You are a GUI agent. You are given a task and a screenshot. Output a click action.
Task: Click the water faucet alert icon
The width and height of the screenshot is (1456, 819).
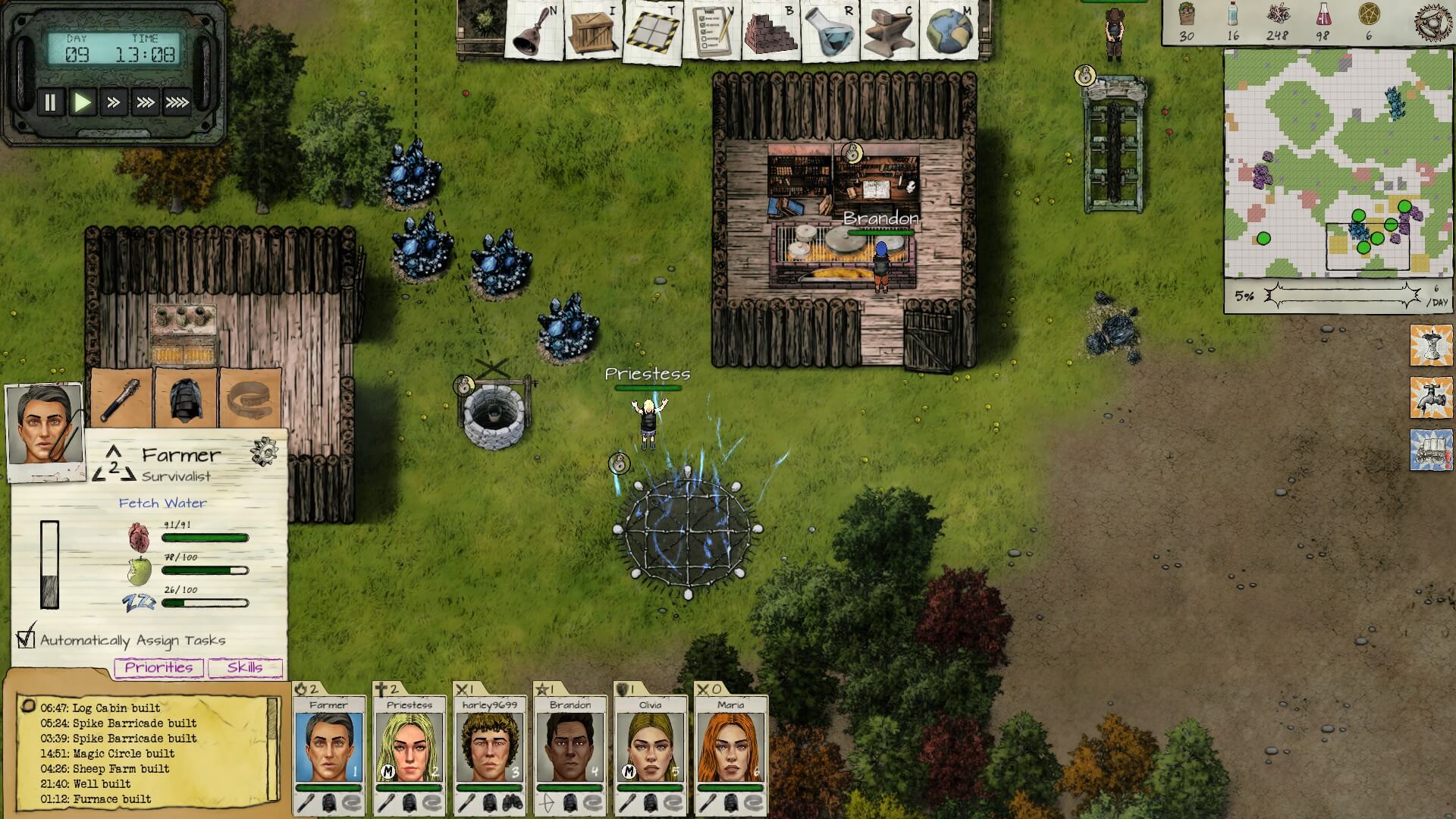point(1430,397)
